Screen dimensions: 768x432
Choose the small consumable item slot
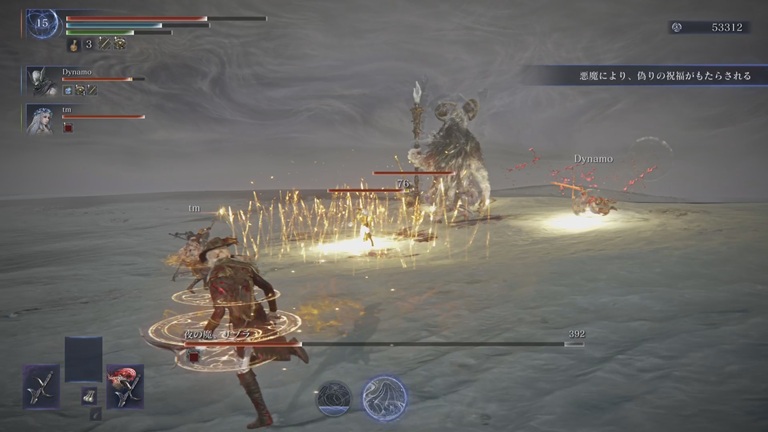89,395
